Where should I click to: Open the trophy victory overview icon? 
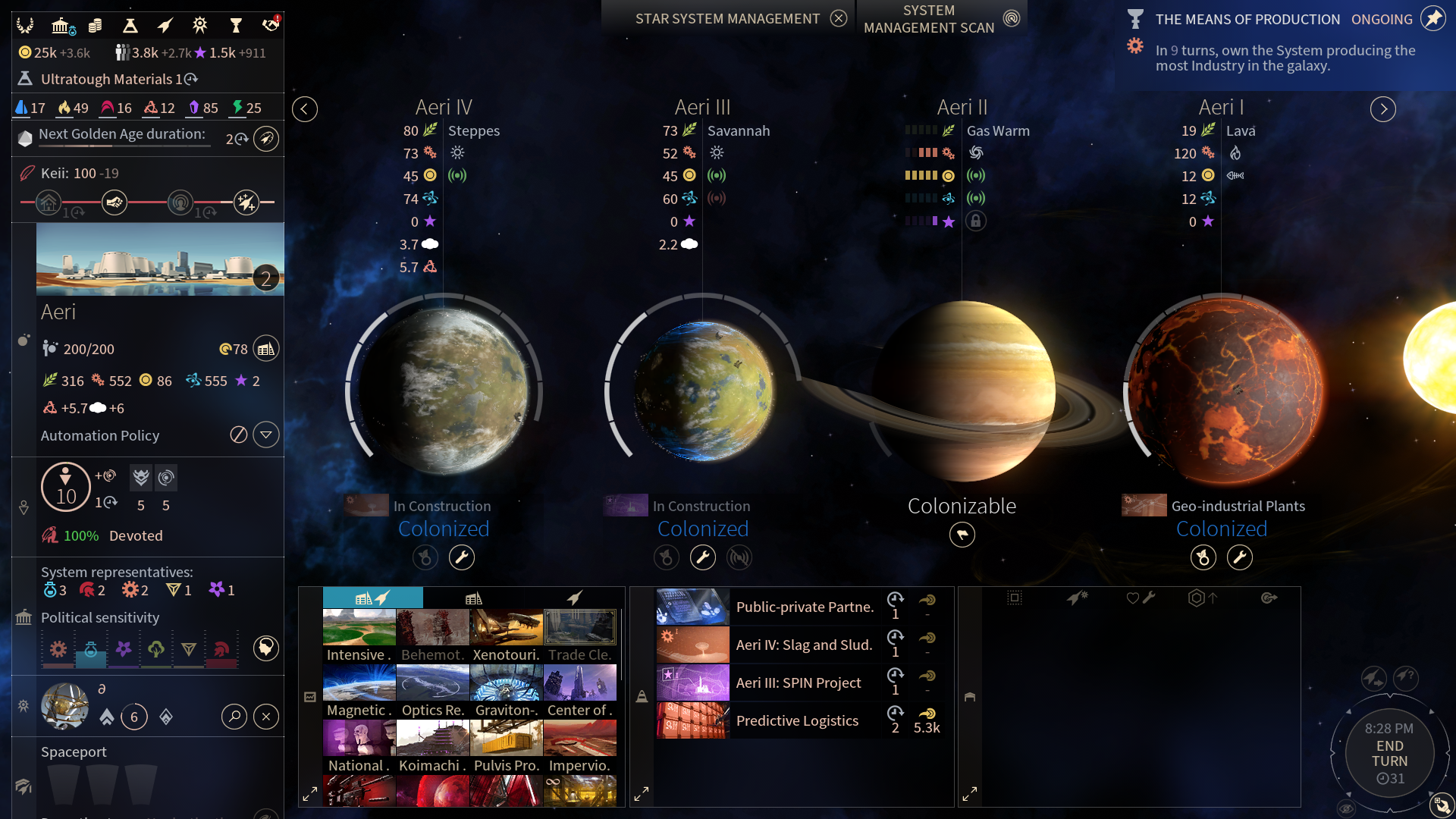pos(236,26)
